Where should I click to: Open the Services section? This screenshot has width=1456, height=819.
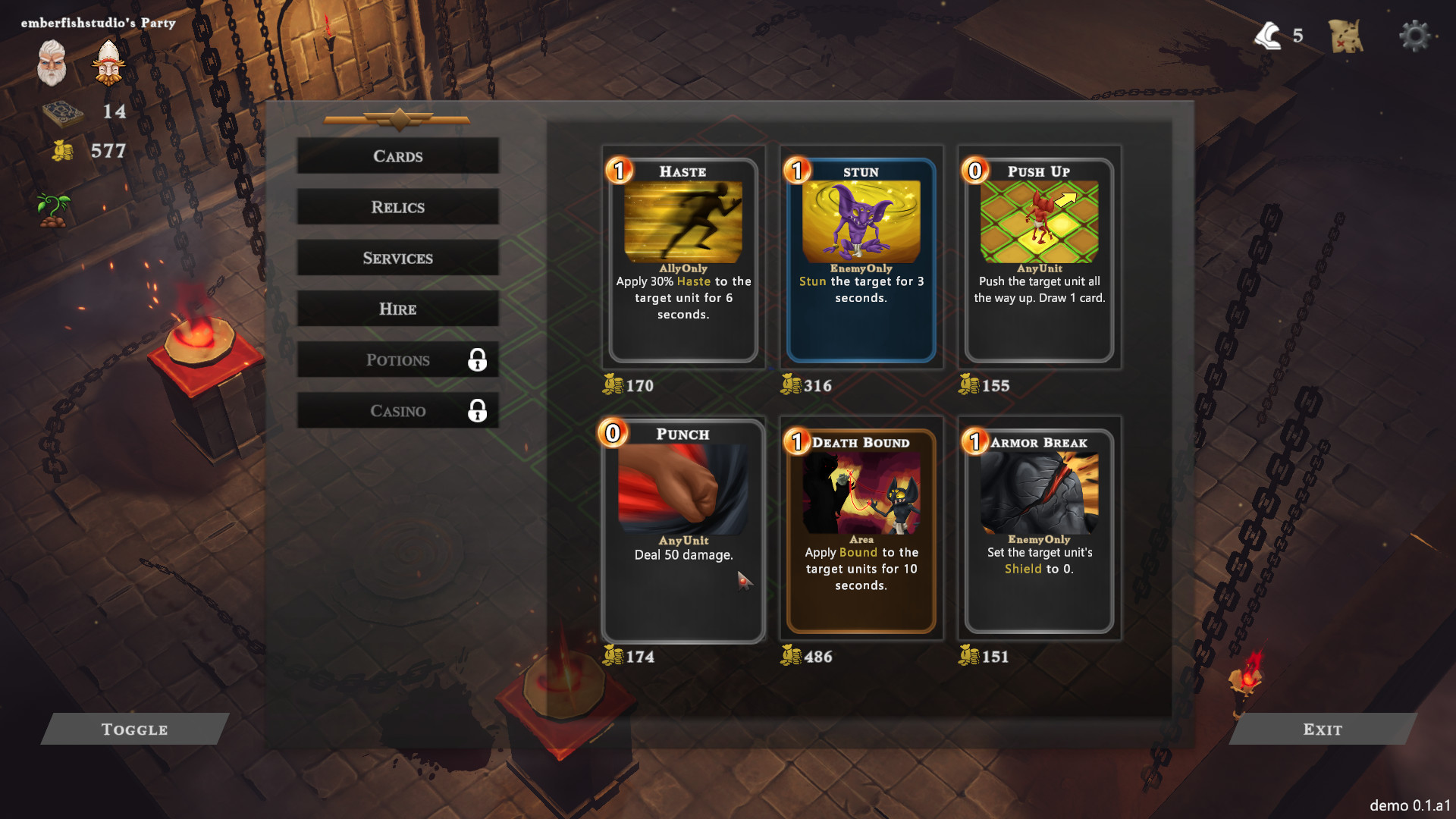[x=397, y=258]
